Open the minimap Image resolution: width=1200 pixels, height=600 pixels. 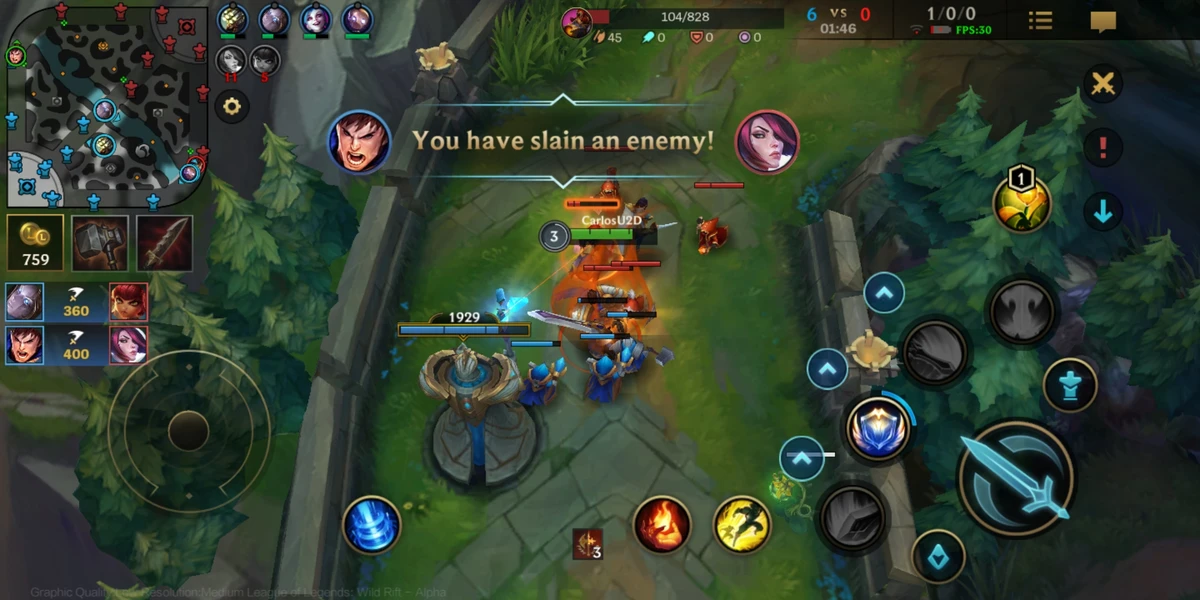click(x=105, y=105)
